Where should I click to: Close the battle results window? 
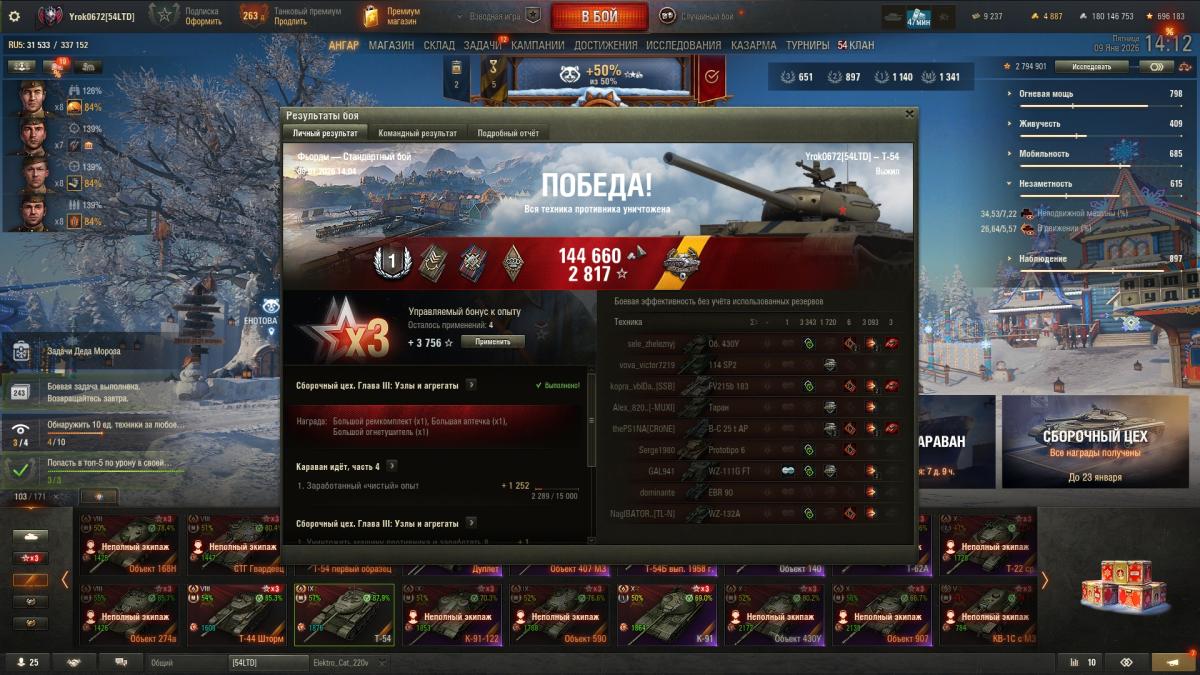908,115
